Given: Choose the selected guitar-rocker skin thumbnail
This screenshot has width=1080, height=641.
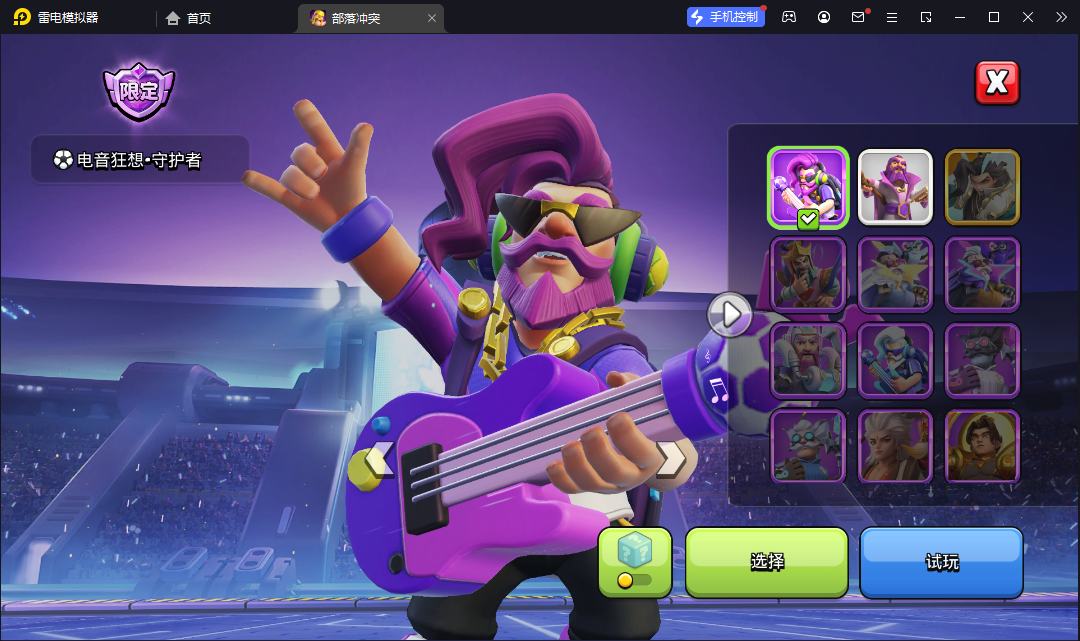Looking at the screenshot, I should pyautogui.click(x=808, y=187).
